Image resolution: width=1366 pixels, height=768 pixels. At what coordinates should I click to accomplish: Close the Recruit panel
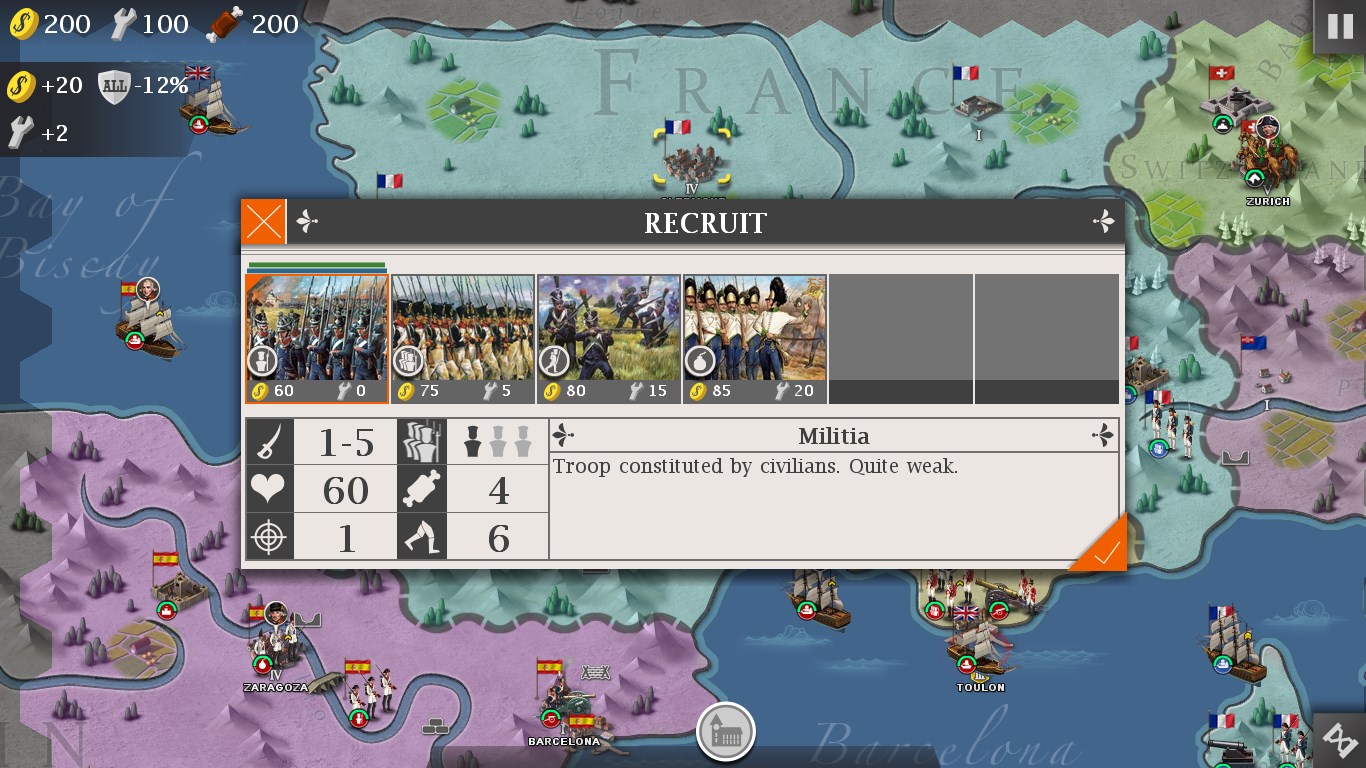[264, 222]
